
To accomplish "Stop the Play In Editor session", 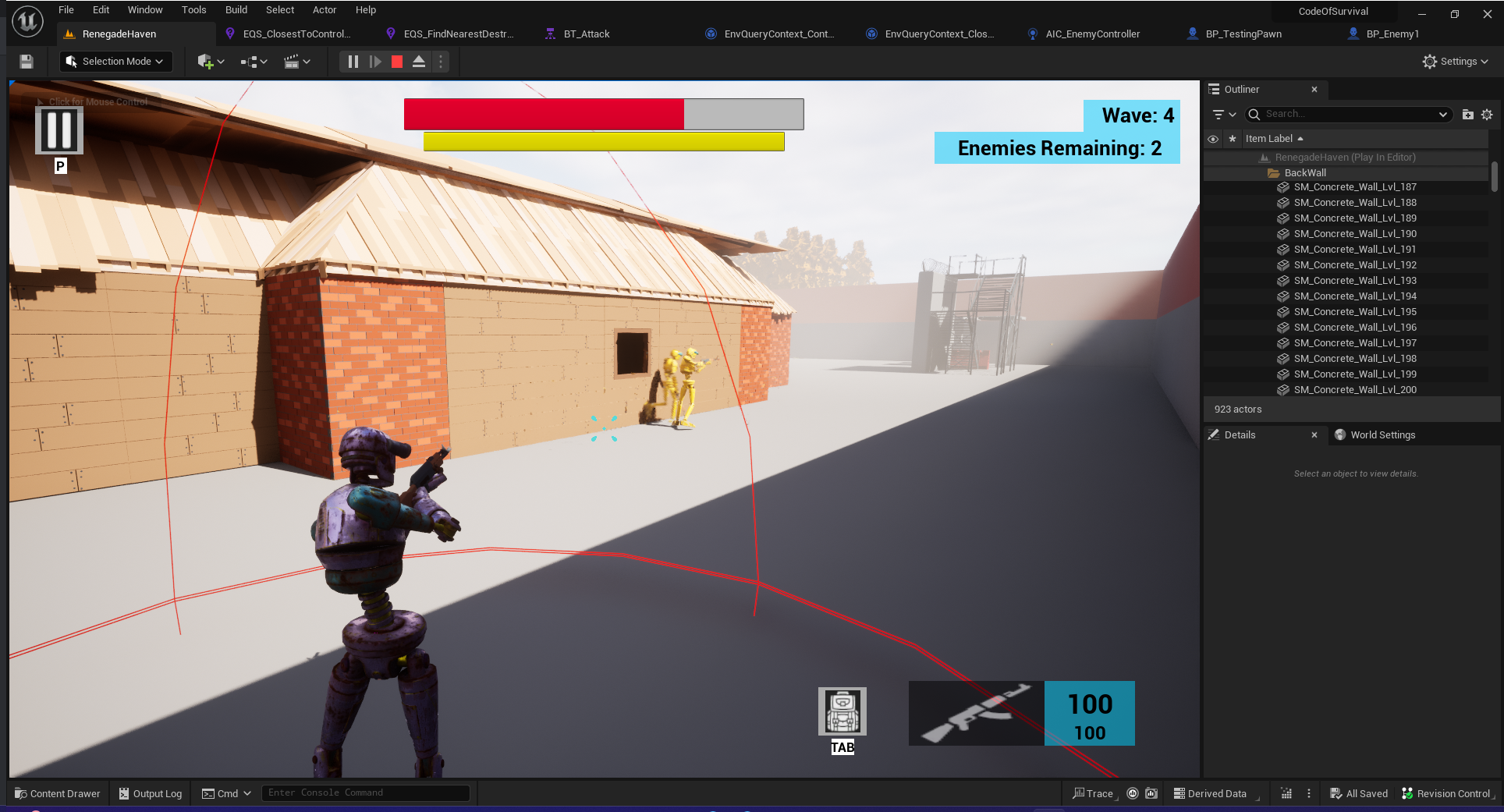I will click(397, 62).
